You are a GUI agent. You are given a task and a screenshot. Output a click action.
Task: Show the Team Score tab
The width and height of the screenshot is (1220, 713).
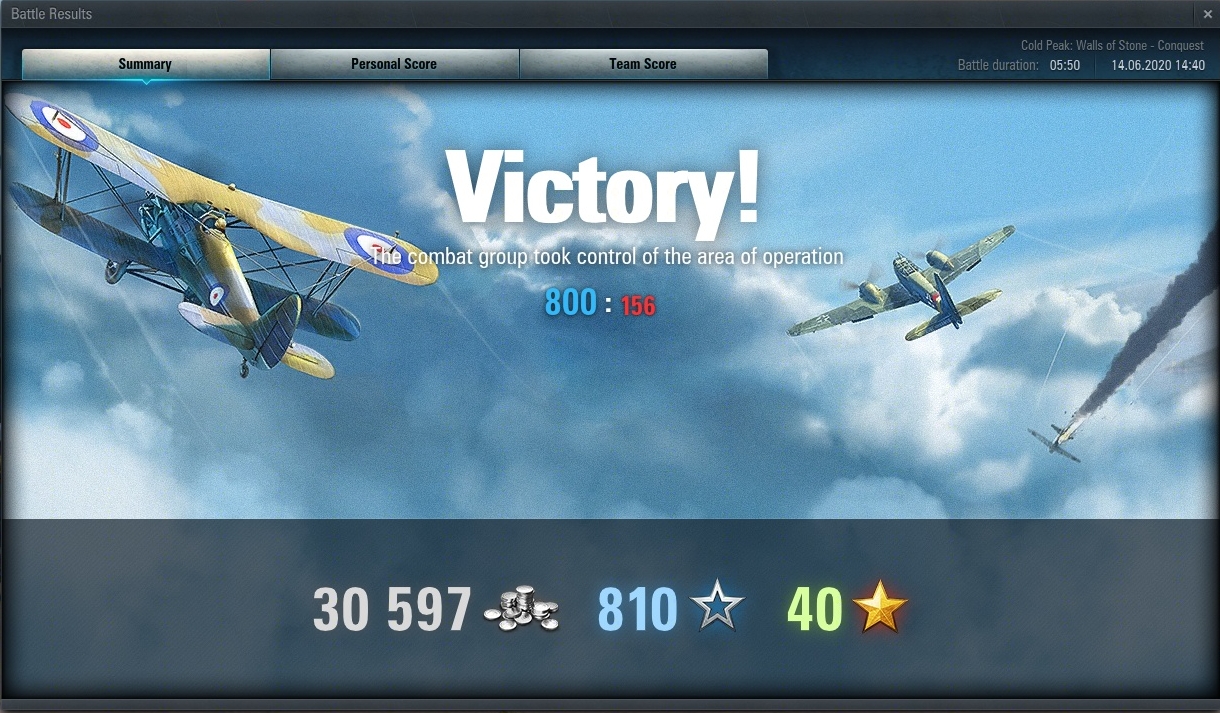[643, 64]
